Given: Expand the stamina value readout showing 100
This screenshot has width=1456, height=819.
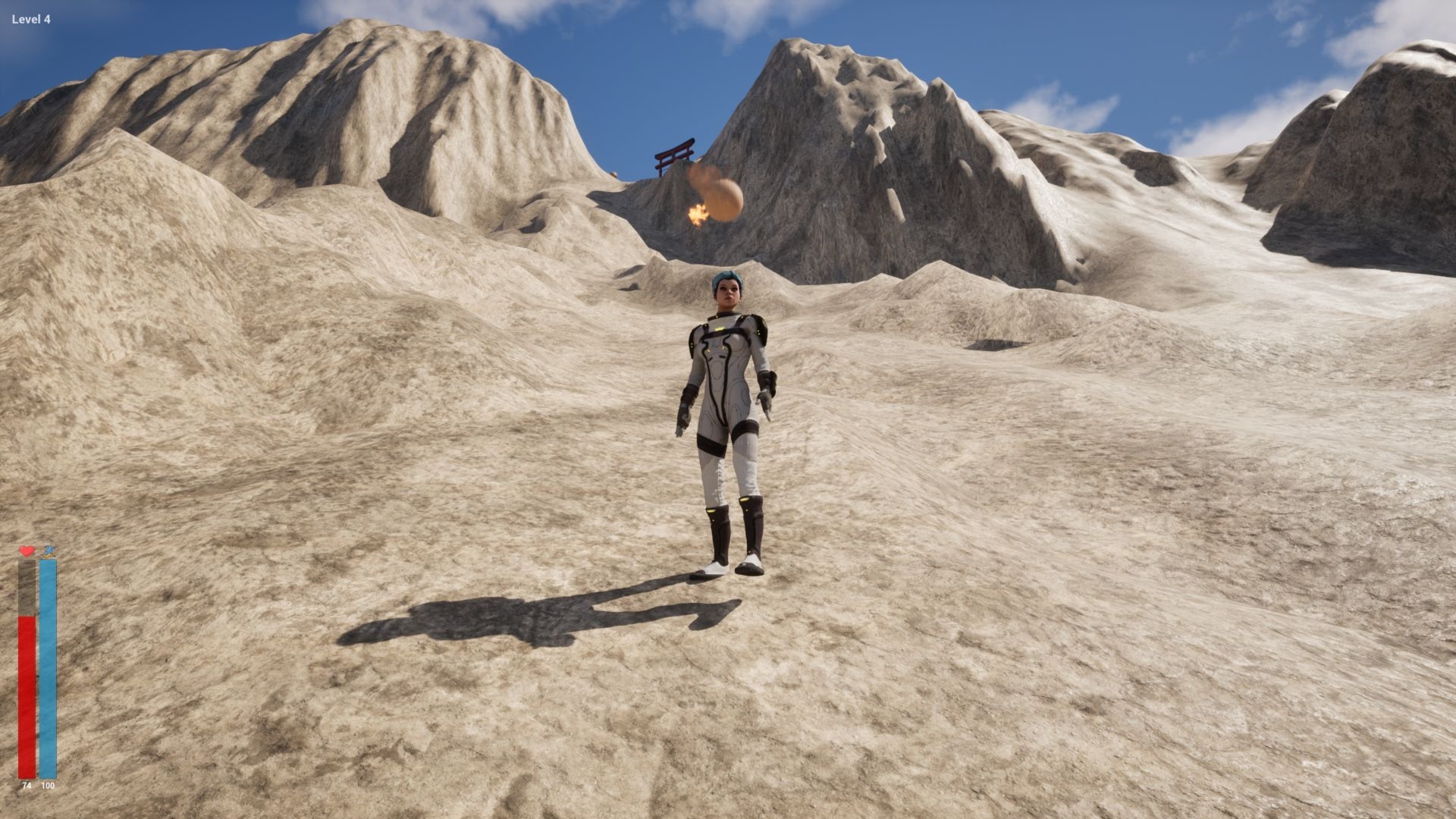Looking at the screenshot, I should click(47, 786).
